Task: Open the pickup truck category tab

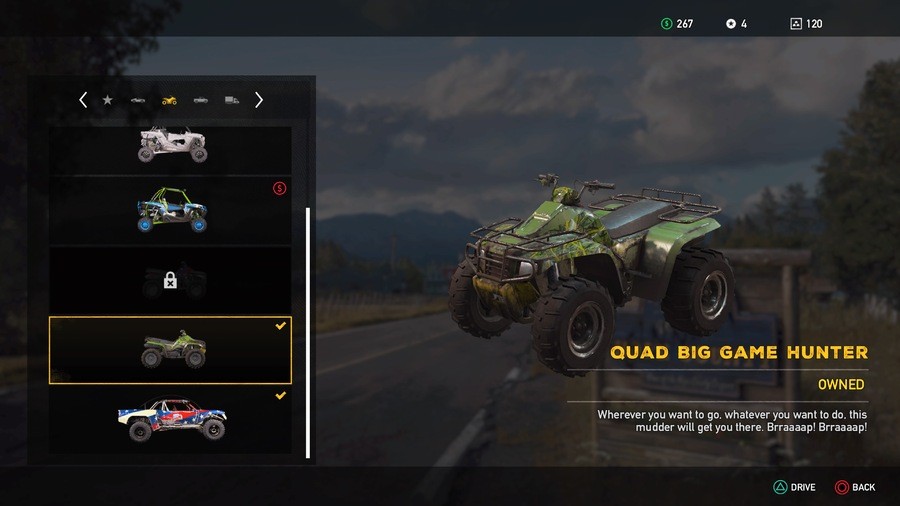Action: click(201, 100)
